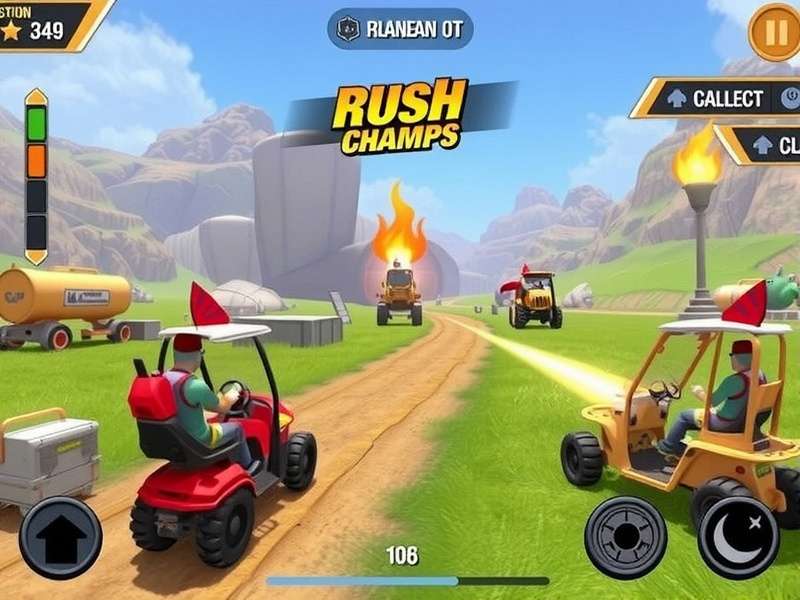800x600 pixels.
Task: Pause the game with the orange button
Action: (x=774, y=32)
